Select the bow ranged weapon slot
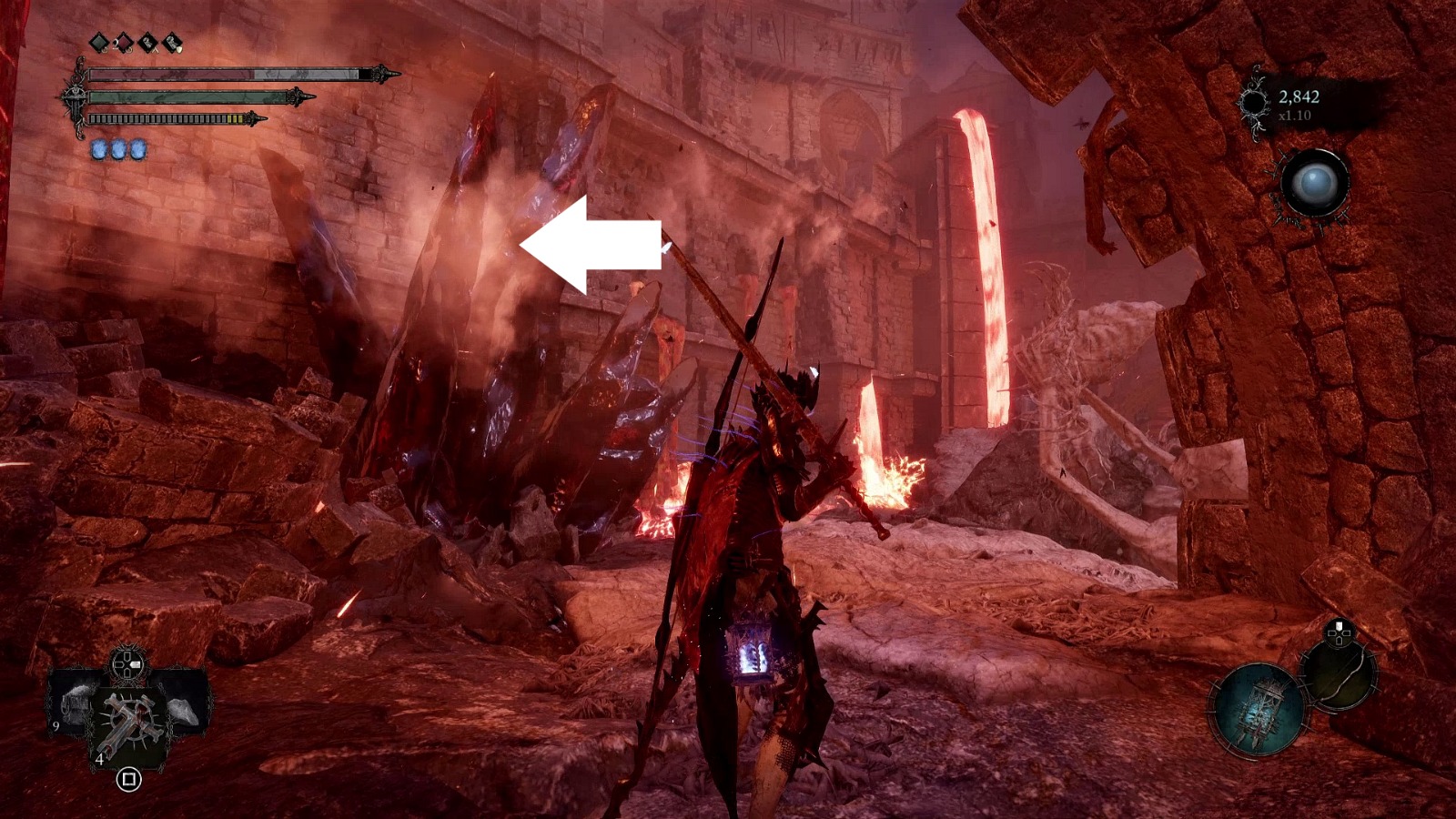Screen dimensions: 1456x819 1339,674
